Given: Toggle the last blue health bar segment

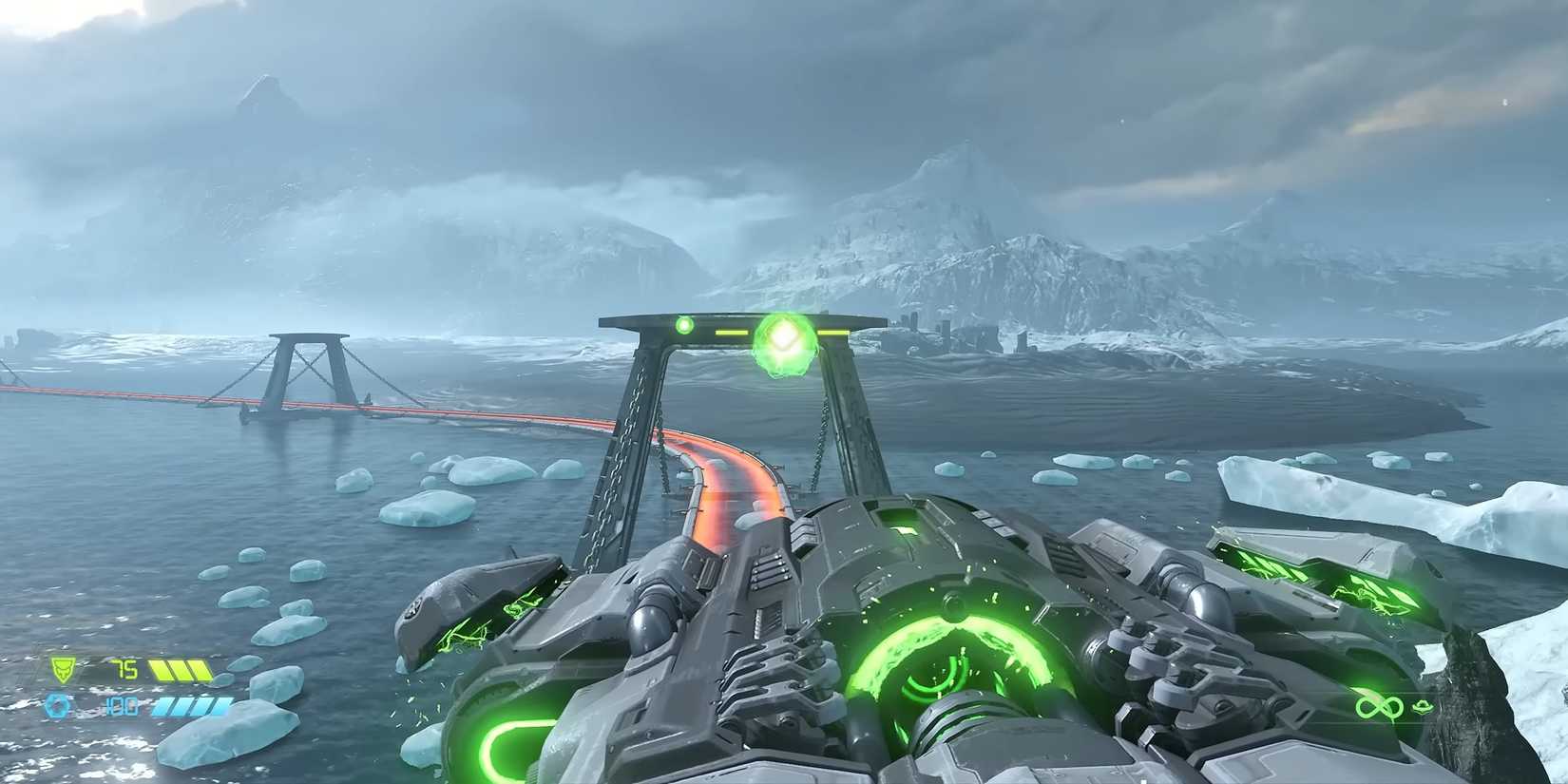Looking at the screenshot, I should [217, 706].
